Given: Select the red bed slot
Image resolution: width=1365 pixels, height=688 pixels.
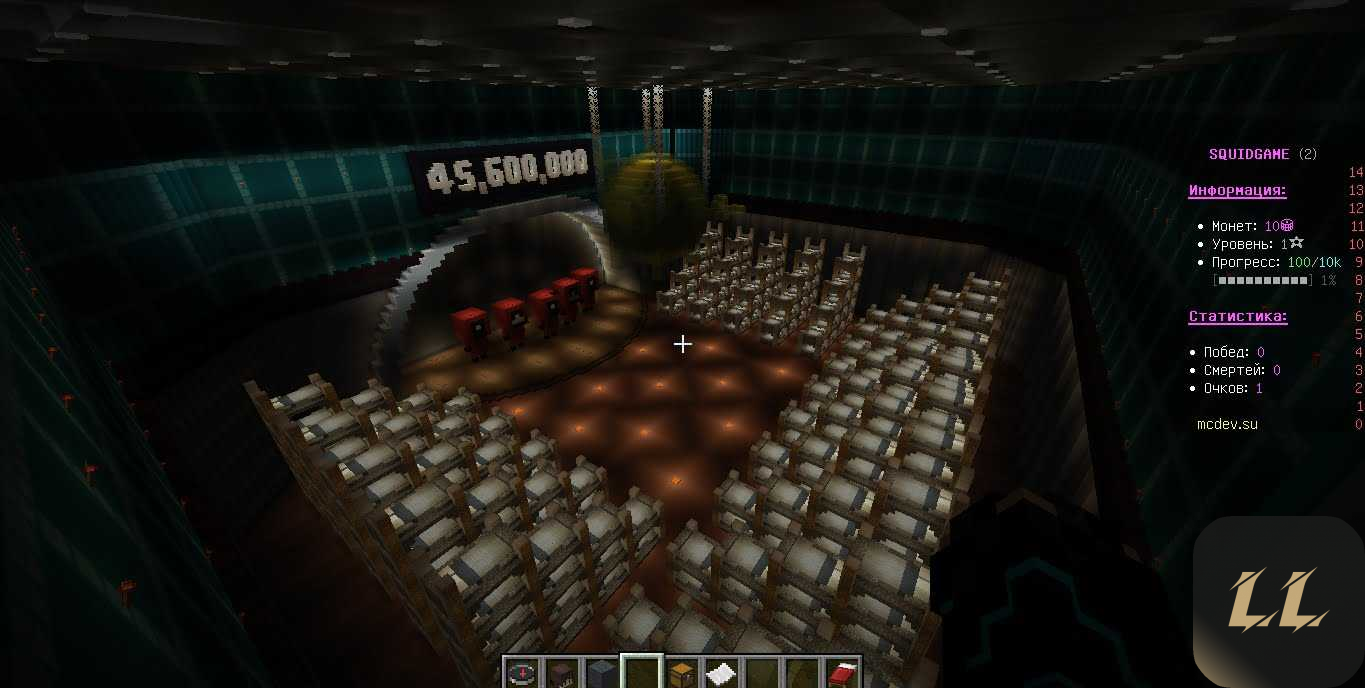Looking at the screenshot, I should click(x=841, y=673).
